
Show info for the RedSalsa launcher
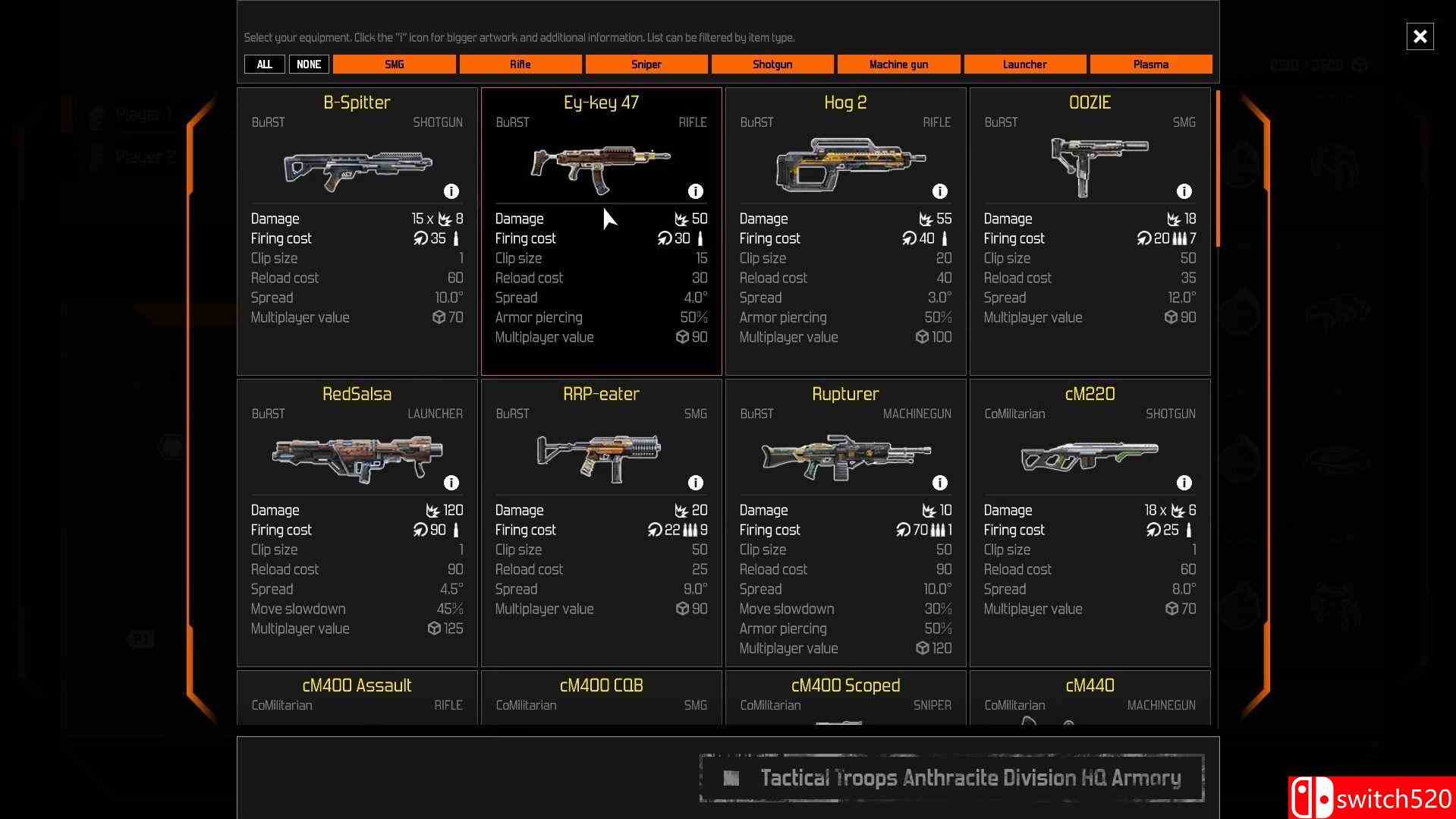[451, 483]
